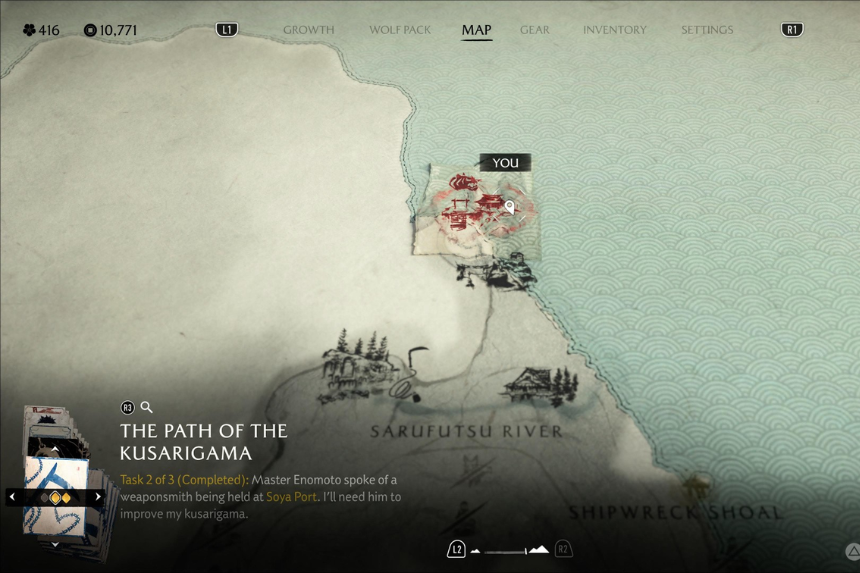Open the Inventory tab
This screenshot has width=860, height=573.
[614, 30]
